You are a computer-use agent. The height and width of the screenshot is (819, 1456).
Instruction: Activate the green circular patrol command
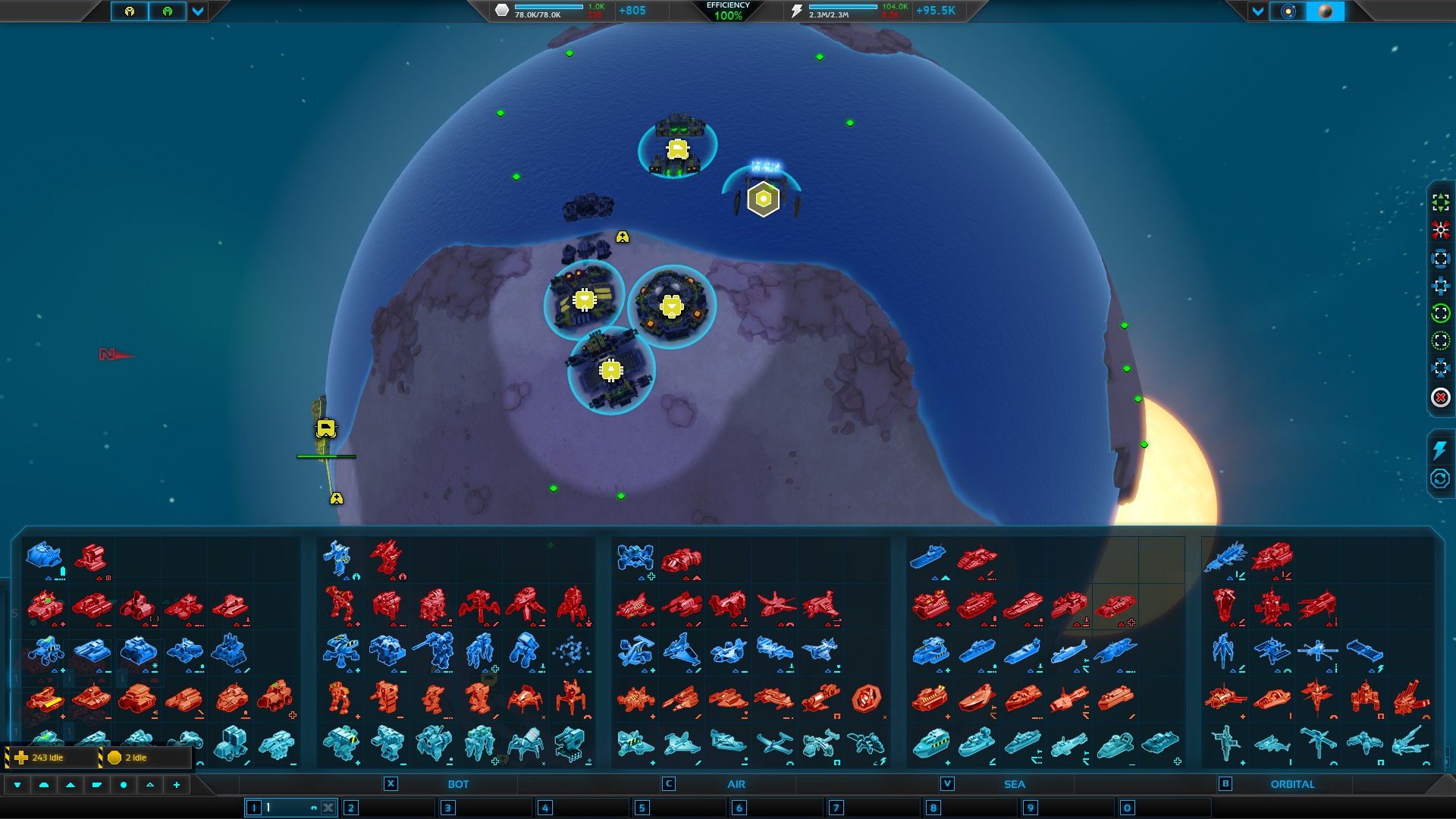pos(1440,313)
